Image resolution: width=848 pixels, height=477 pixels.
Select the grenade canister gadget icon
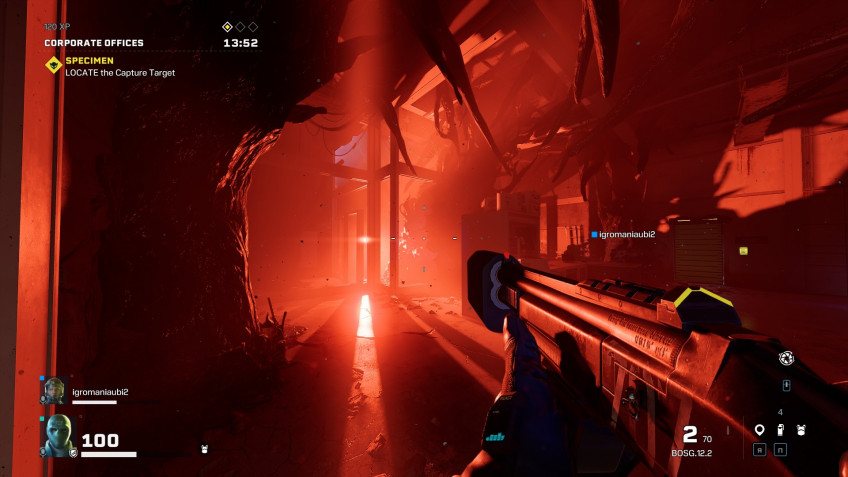[x=780, y=430]
